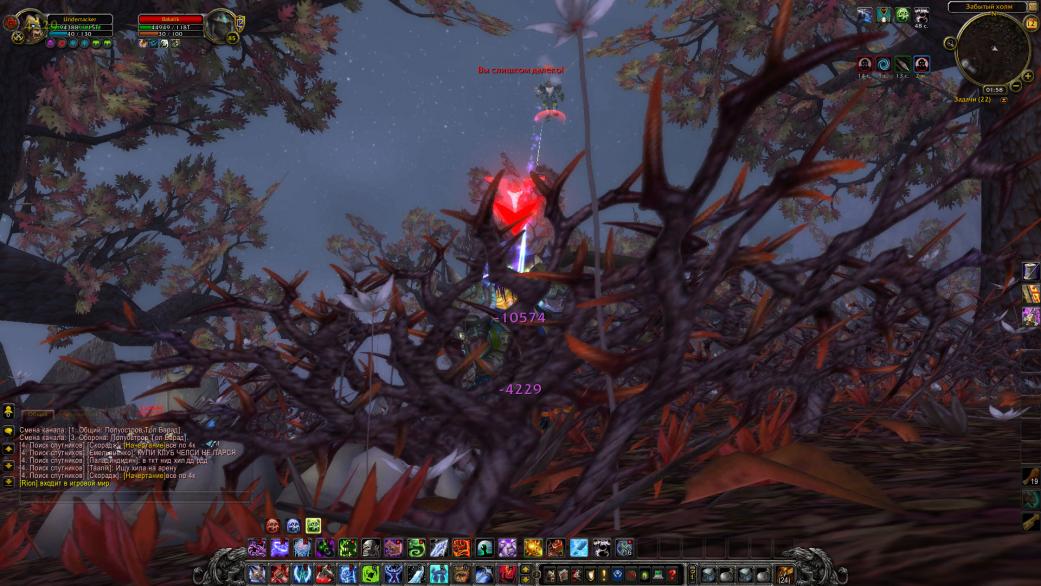Open the red question mark help button

pyautogui.click(x=671, y=575)
